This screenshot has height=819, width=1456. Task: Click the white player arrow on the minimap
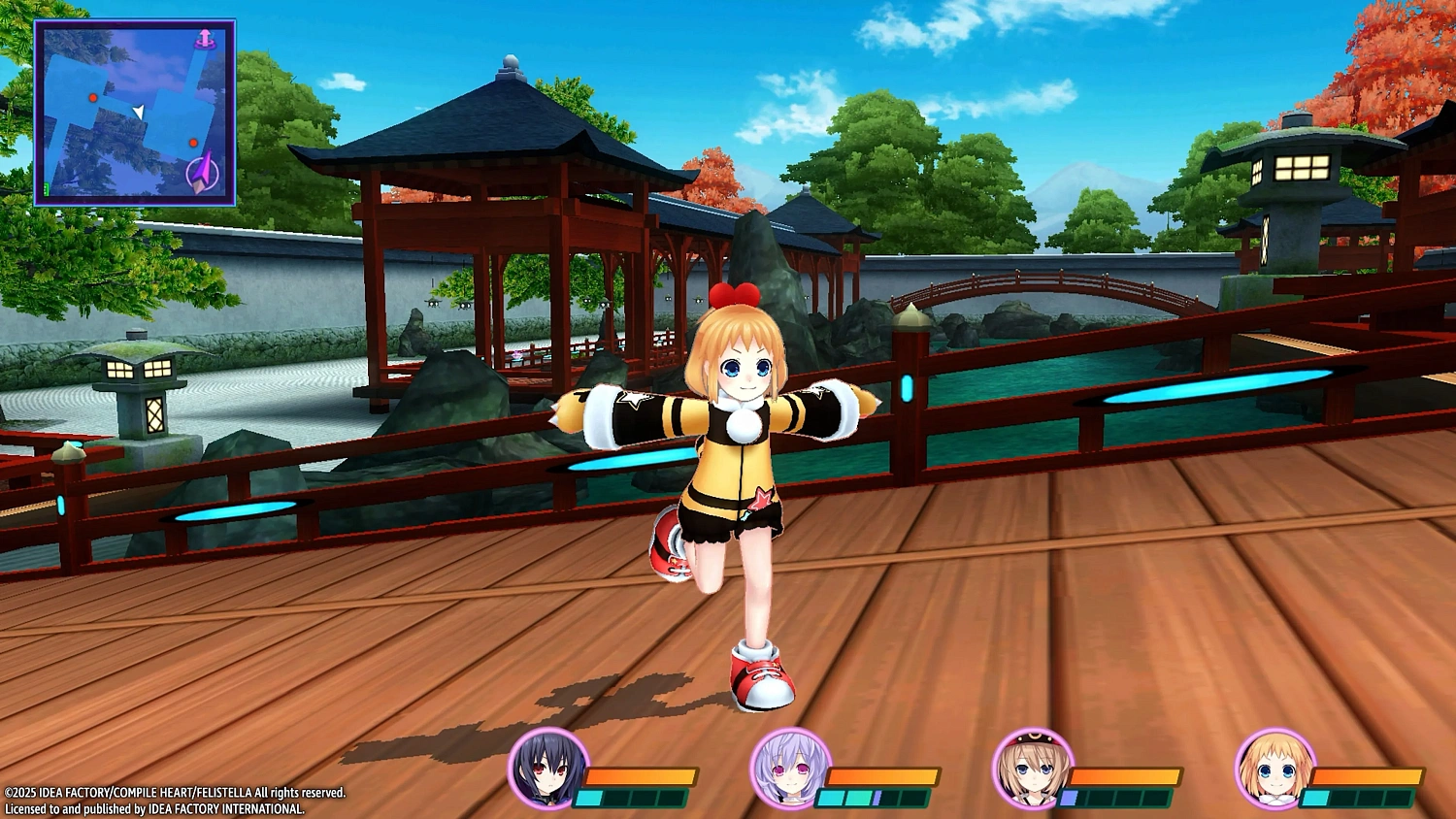(x=139, y=113)
